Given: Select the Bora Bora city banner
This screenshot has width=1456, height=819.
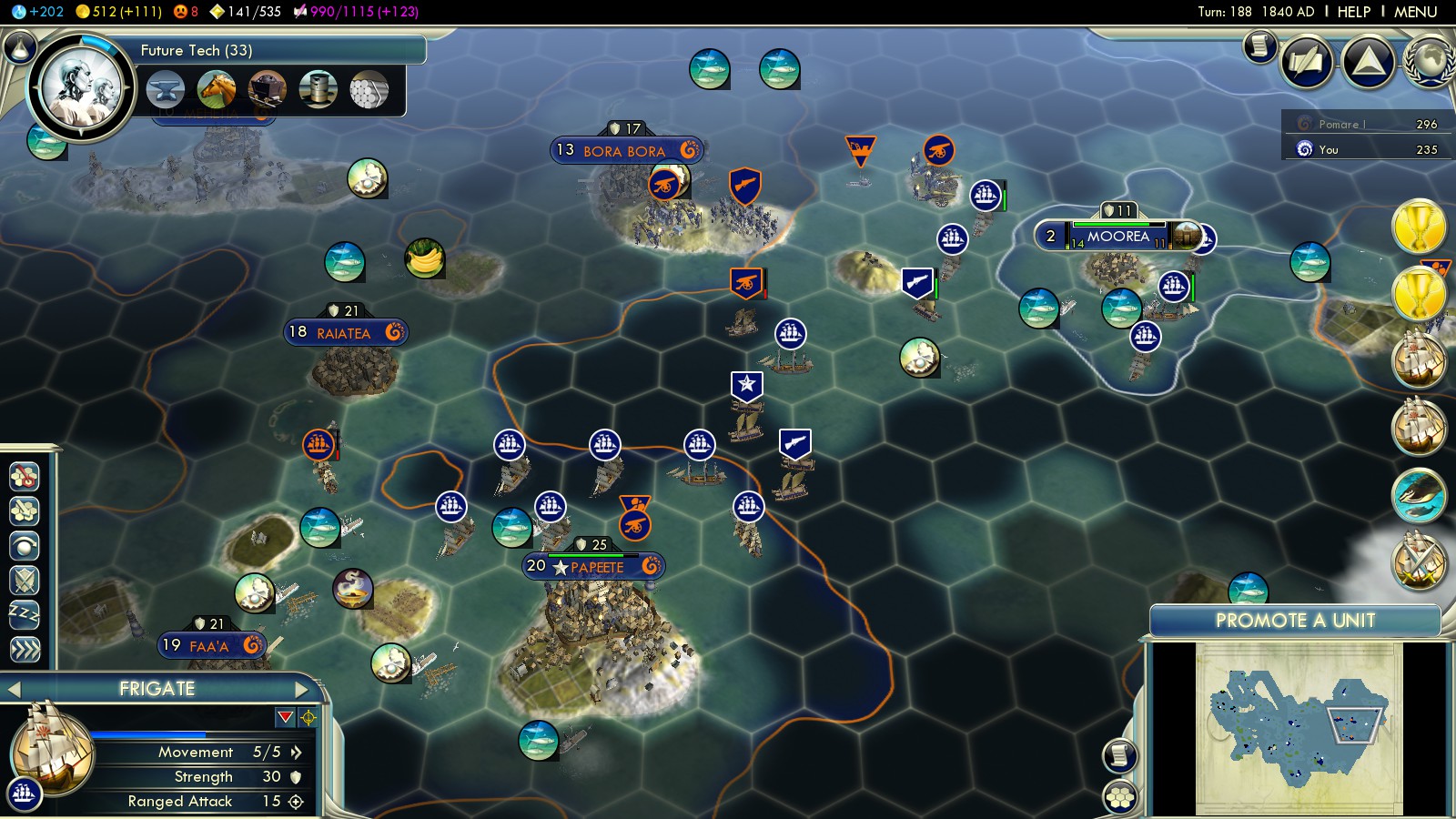Looking at the screenshot, I should point(626,151).
